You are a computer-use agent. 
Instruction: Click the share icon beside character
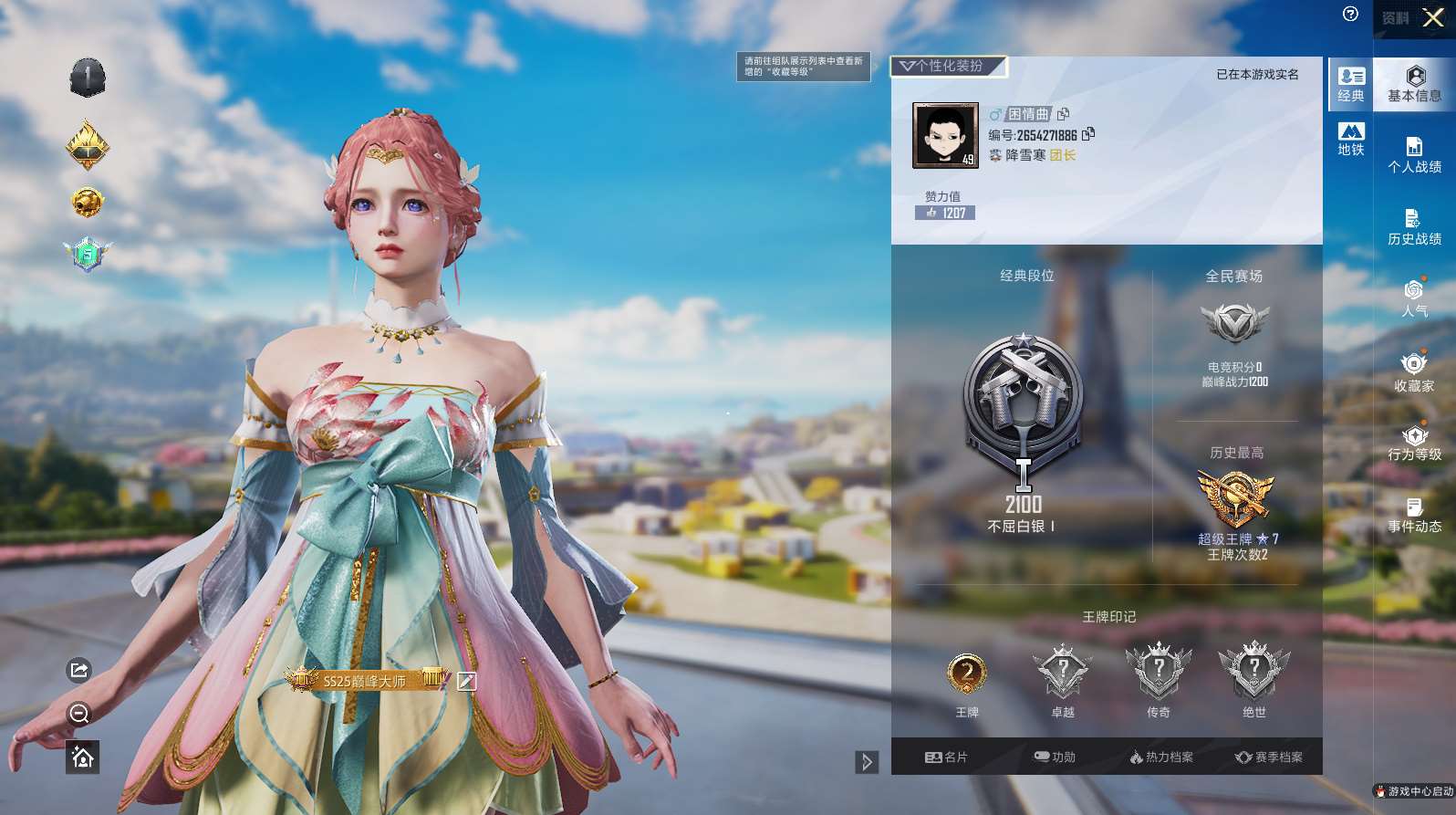point(79,671)
